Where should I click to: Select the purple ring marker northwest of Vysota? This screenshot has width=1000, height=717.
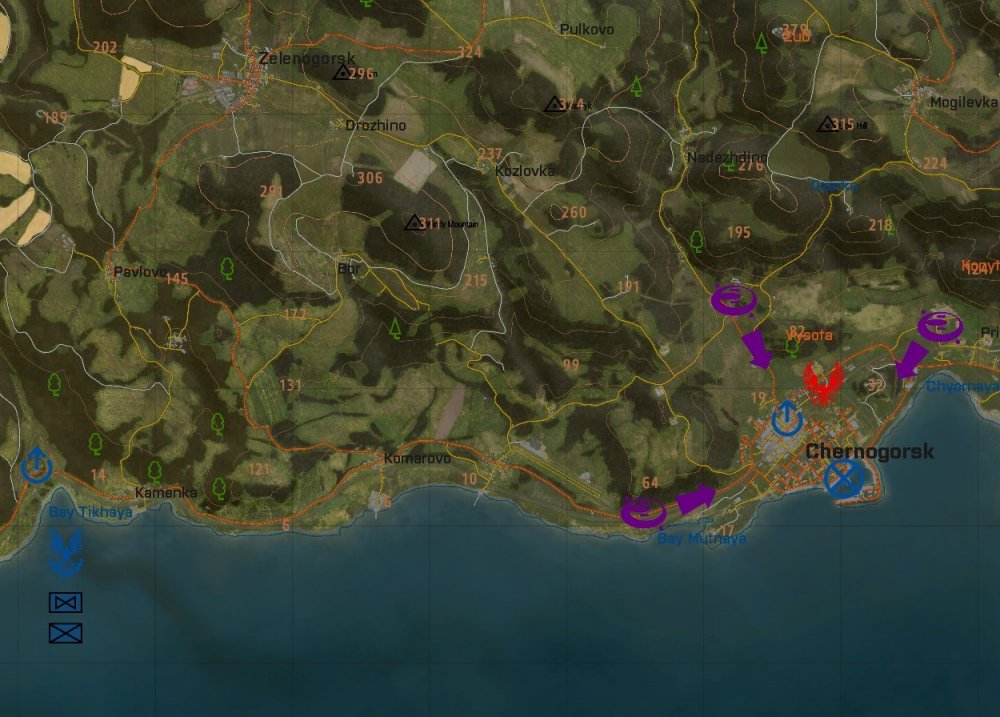734,299
